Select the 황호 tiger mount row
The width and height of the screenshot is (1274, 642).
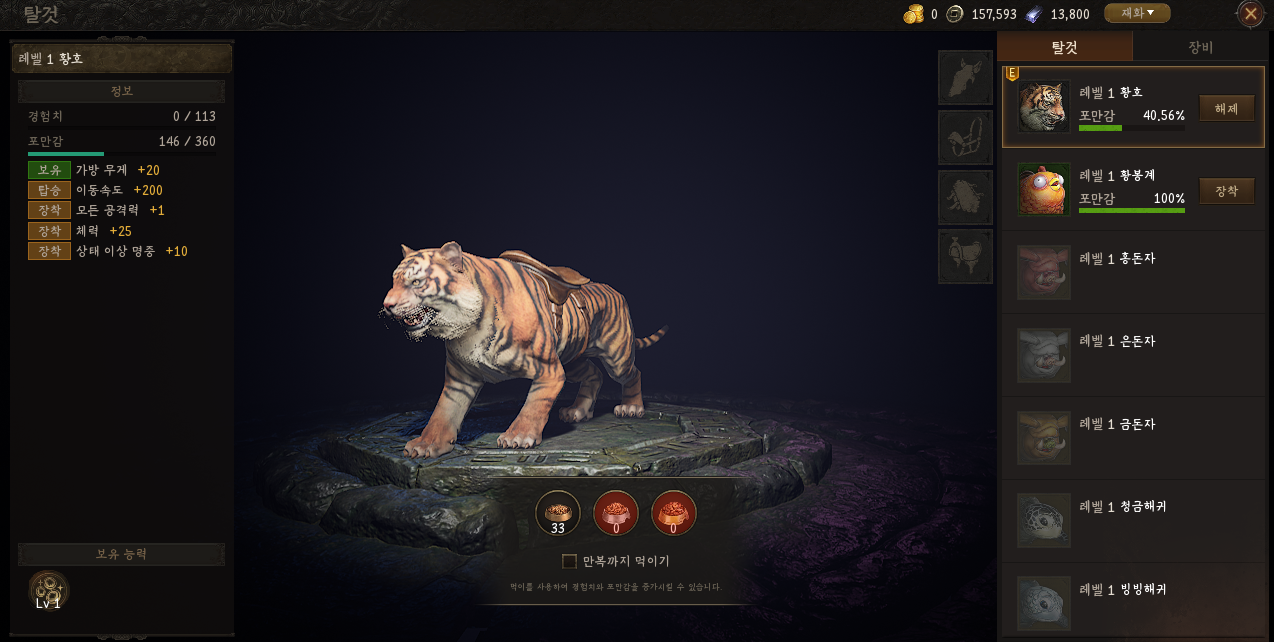tap(1100, 107)
